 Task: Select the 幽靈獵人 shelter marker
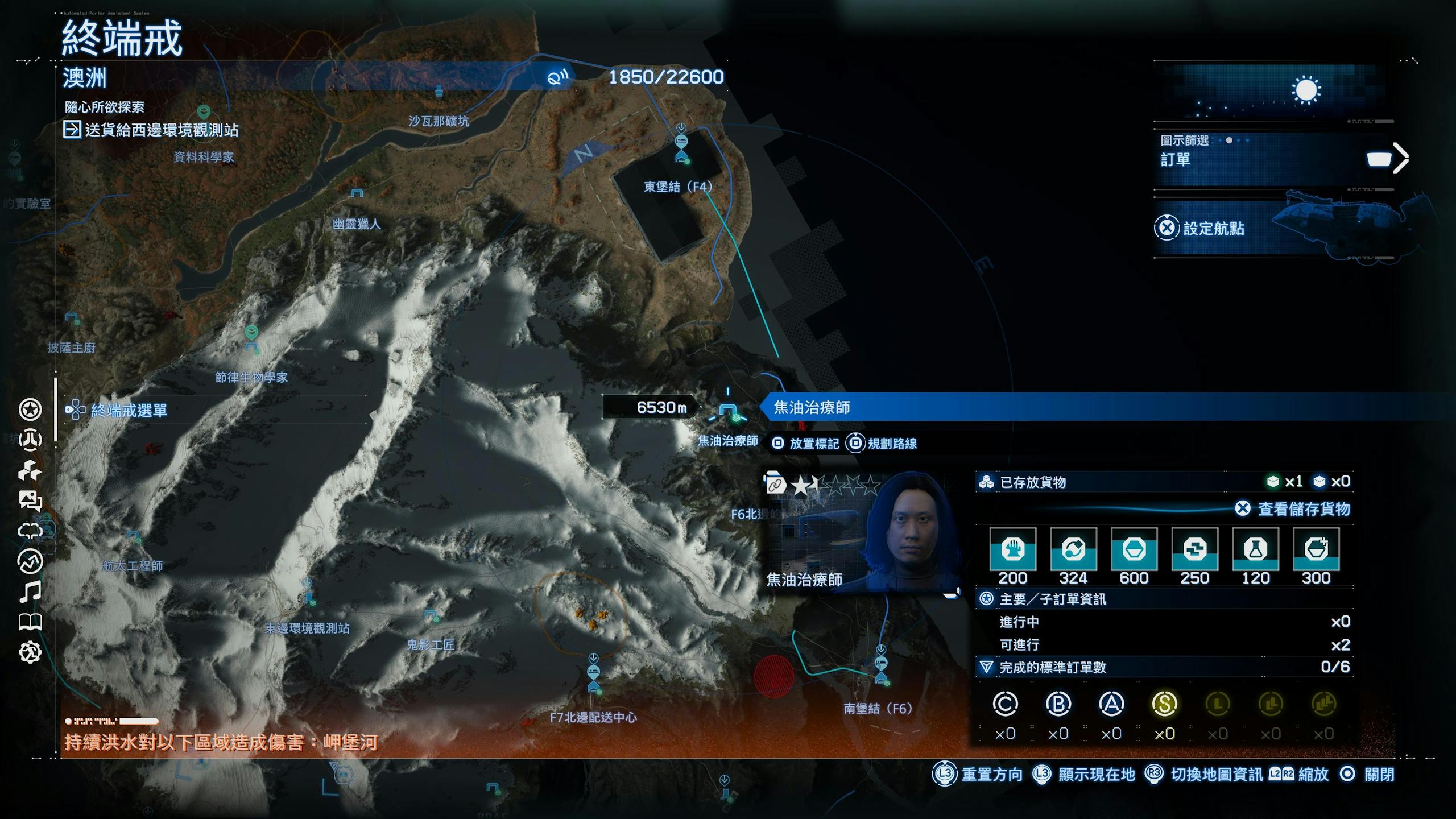coord(357,195)
